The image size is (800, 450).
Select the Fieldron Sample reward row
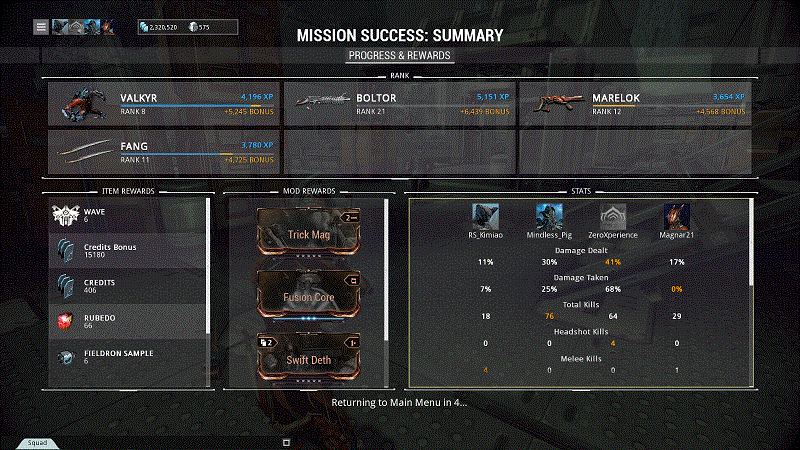coord(129,357)
